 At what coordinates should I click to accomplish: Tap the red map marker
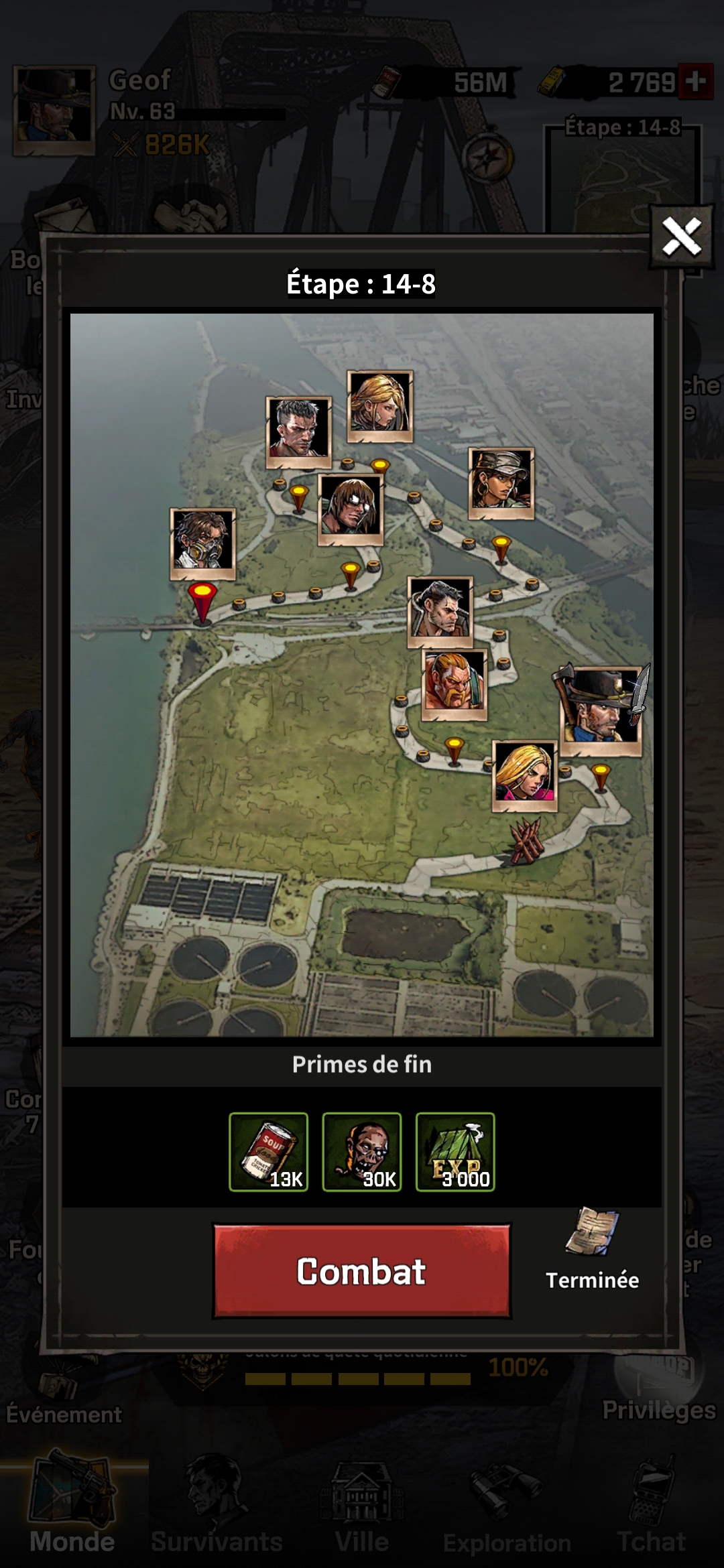tap(202, 600)
